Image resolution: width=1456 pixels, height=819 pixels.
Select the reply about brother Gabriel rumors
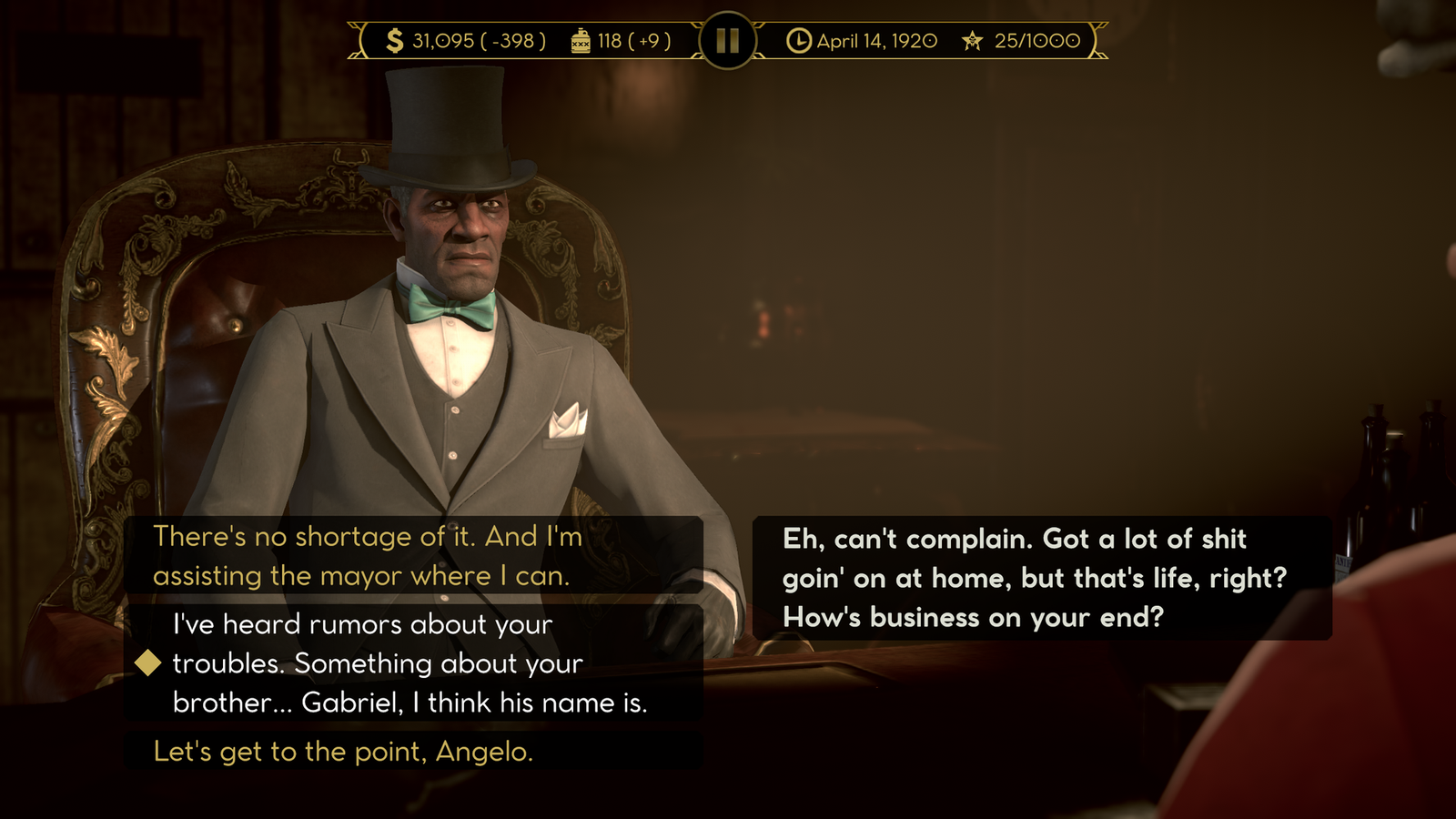click(x=409, y=663)
